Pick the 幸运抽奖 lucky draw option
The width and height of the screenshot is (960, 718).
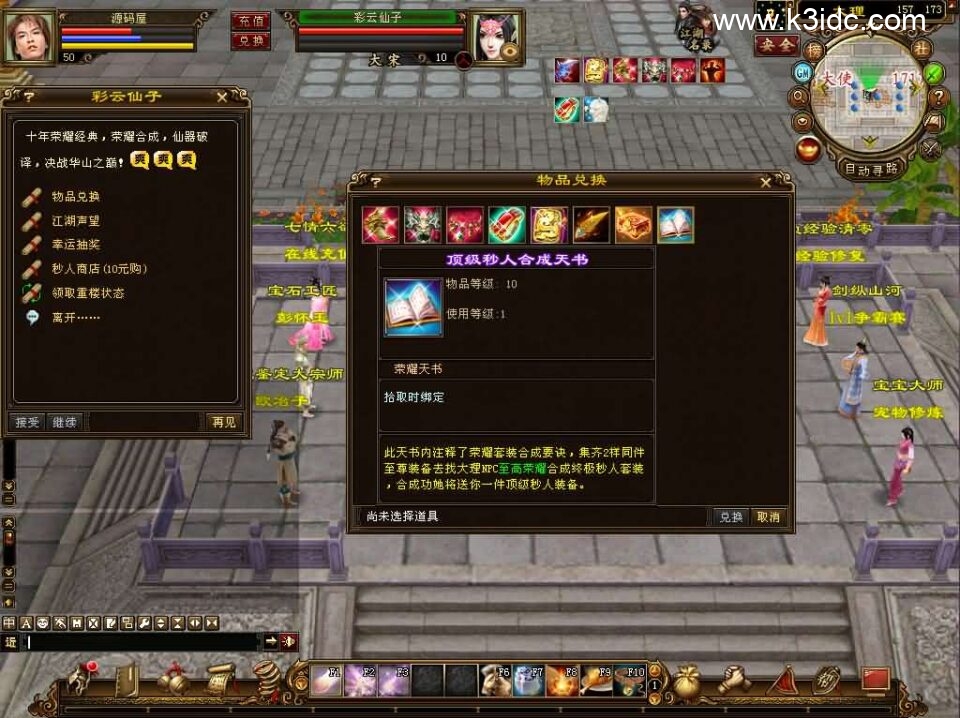click(76, 245)
